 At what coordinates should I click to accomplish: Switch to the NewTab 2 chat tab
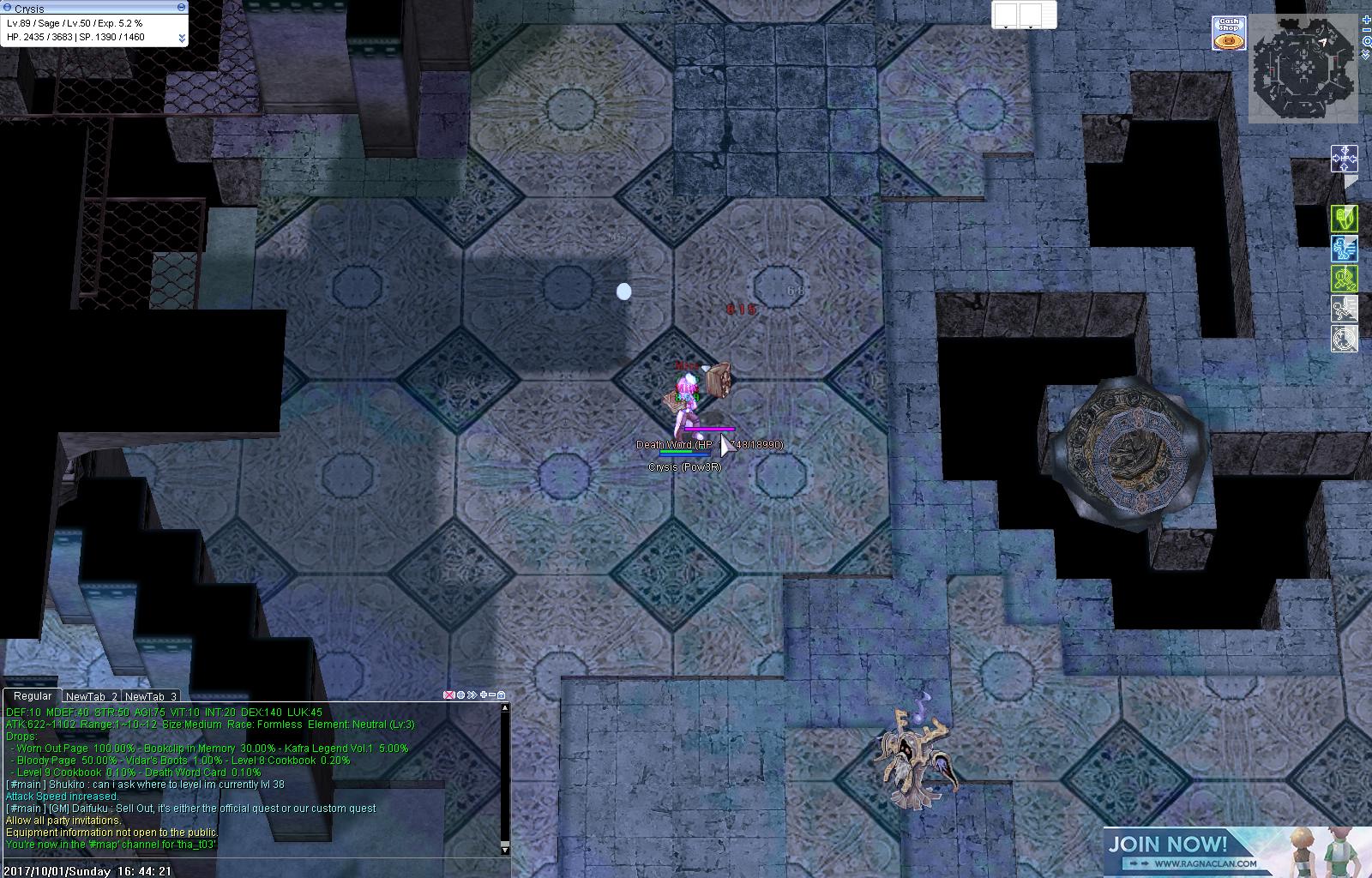point(92,696)
